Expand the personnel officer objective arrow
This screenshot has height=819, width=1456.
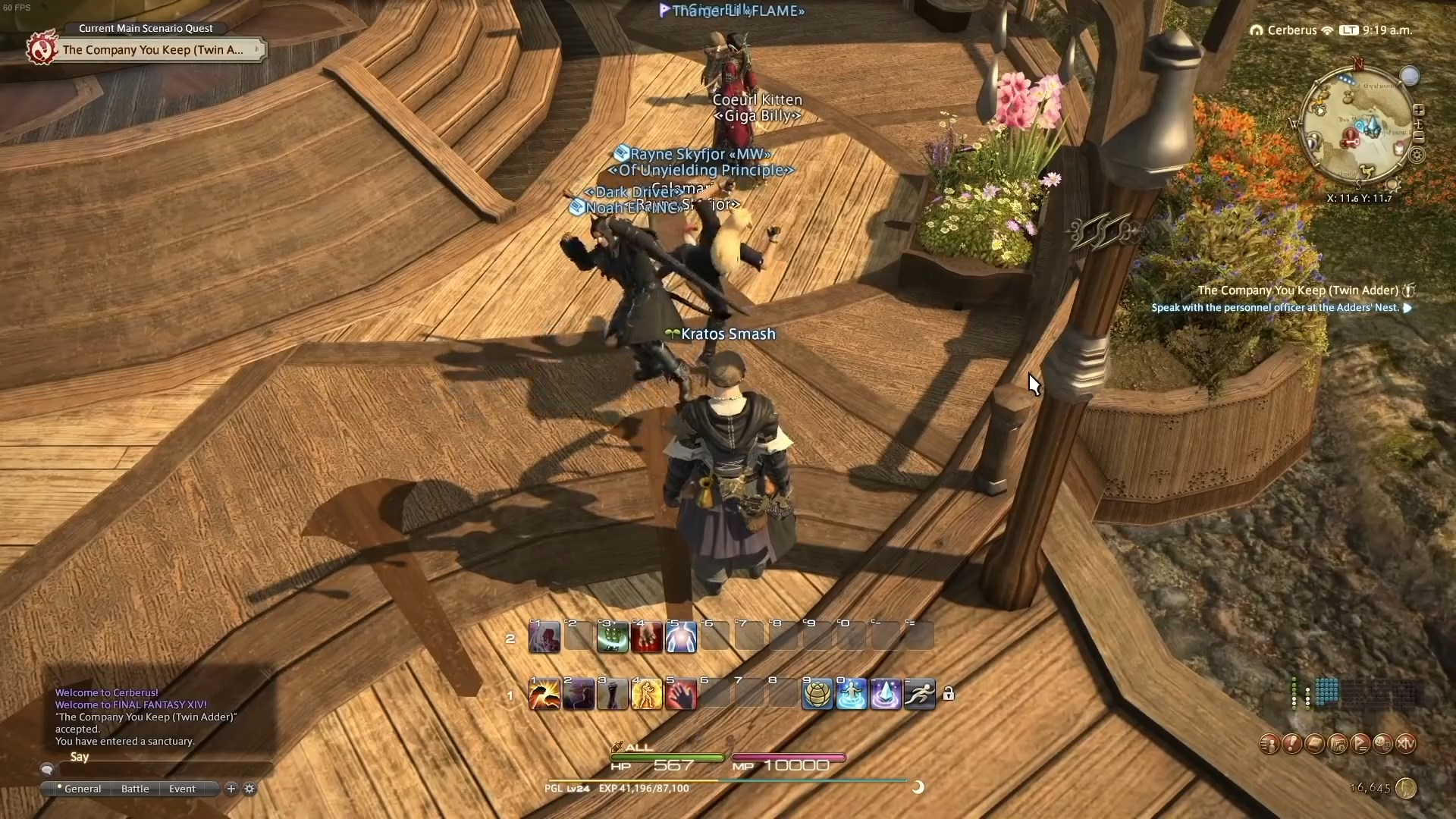1408,308
